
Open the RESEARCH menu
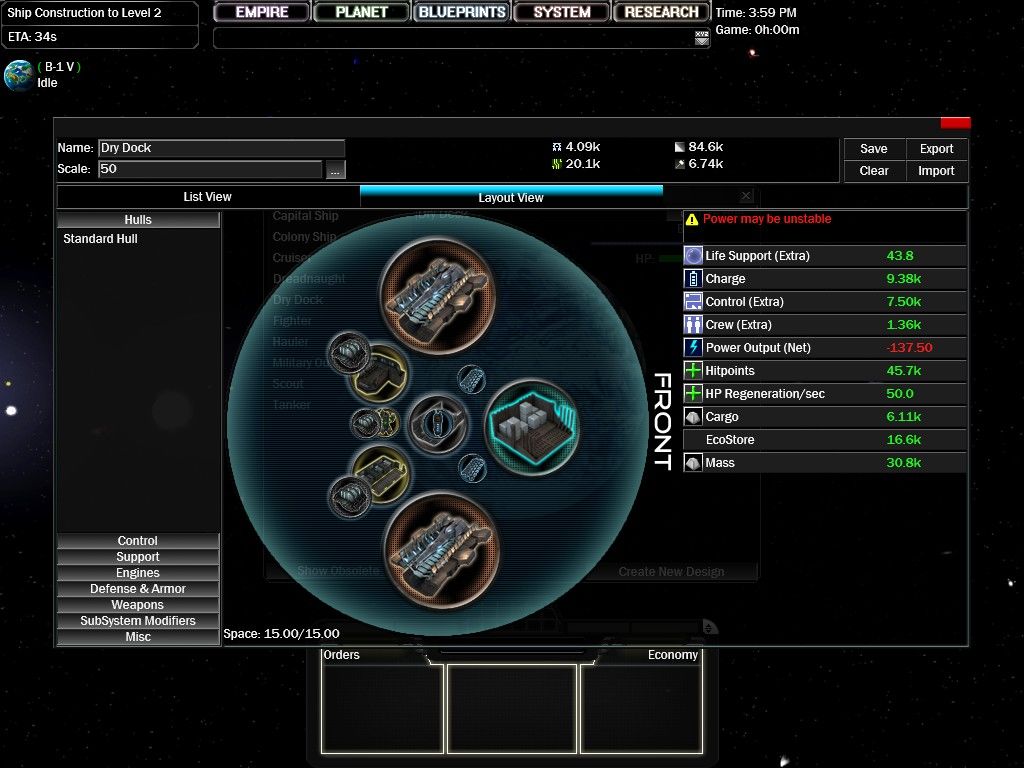[x=661, y=12]
